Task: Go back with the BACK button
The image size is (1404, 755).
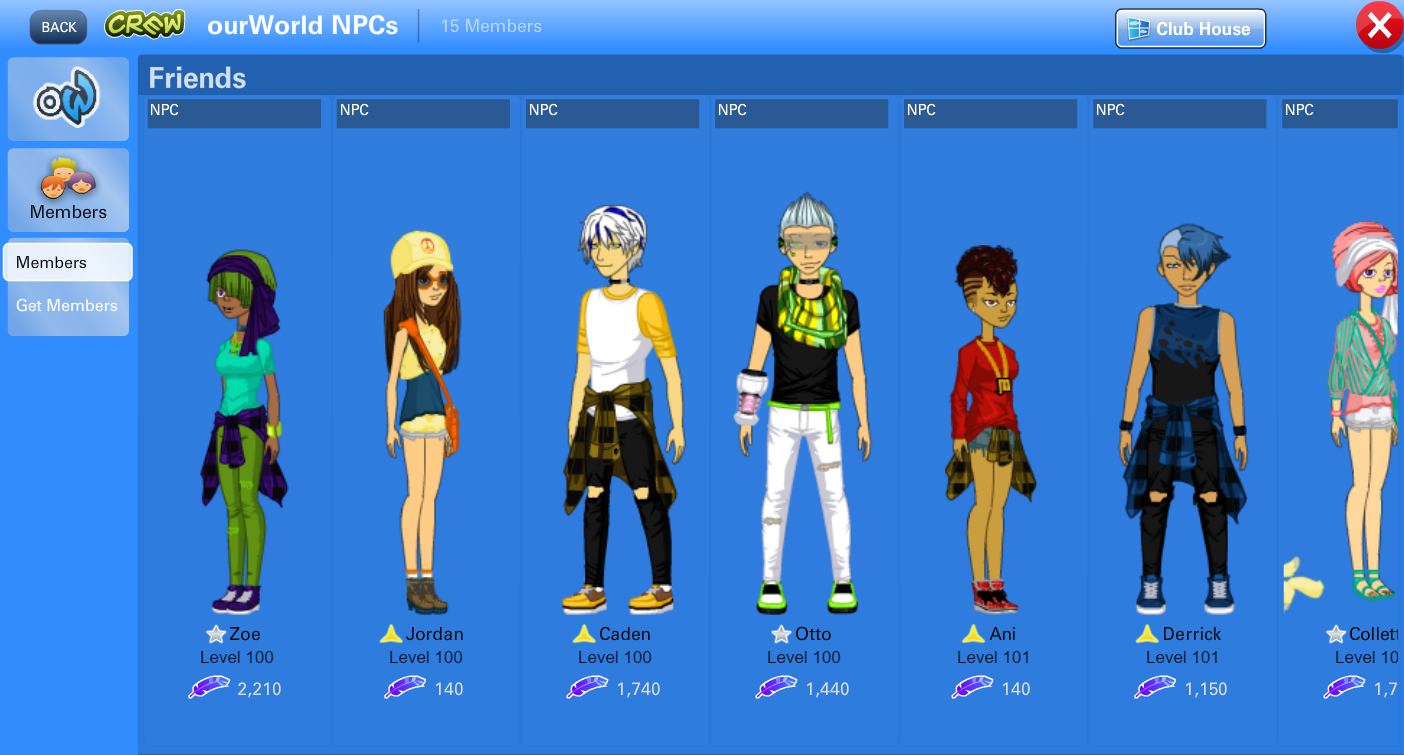Action: [58, 27]
